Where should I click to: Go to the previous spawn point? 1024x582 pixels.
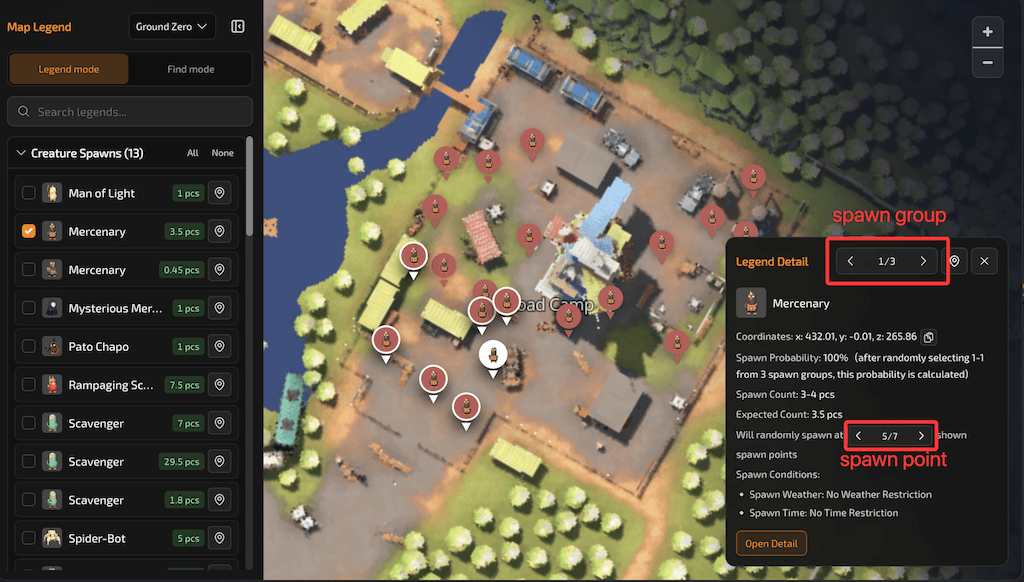pyautogui.click(x=858, y=436)
